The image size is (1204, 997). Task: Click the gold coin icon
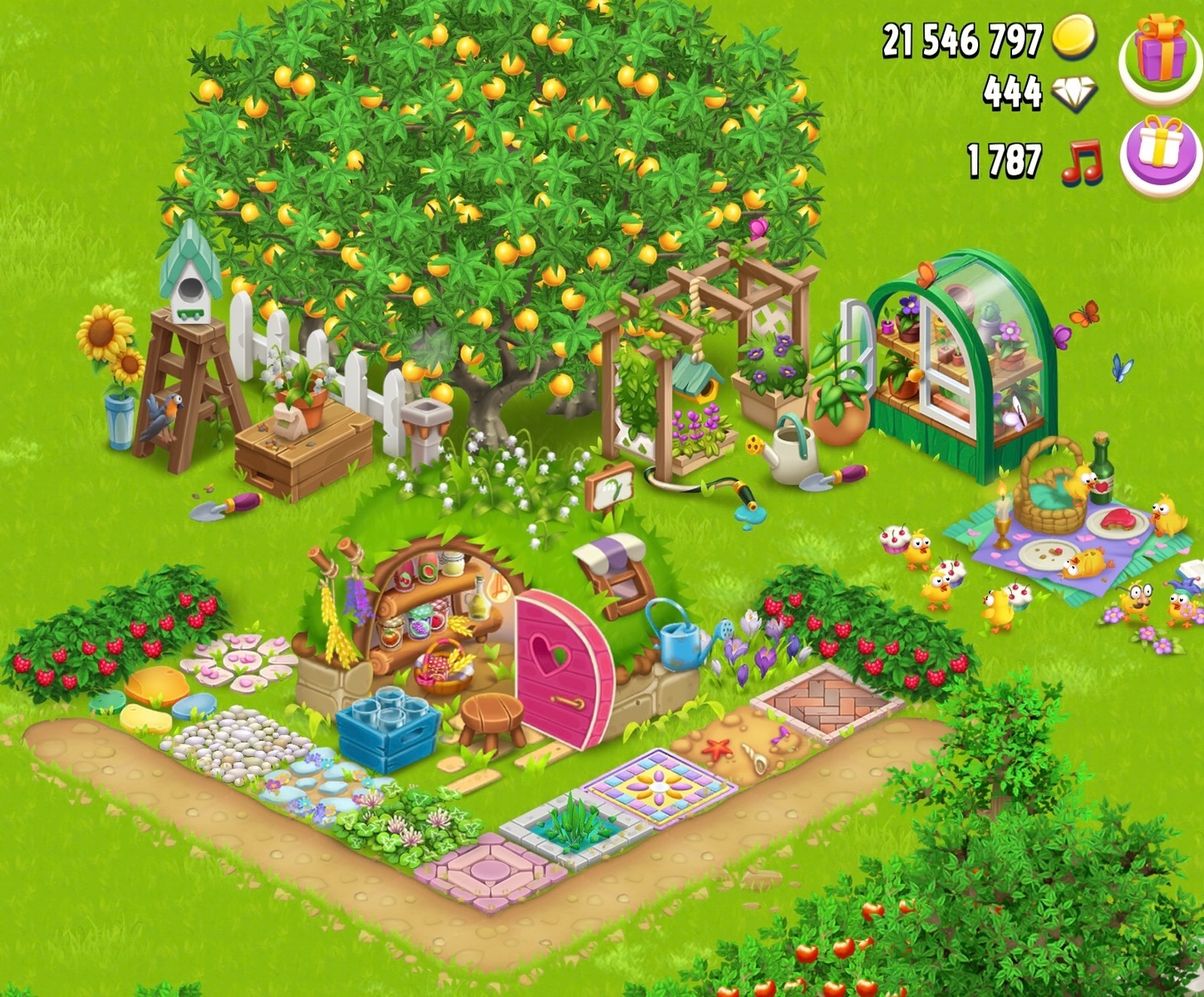[x=1074, y=38]
